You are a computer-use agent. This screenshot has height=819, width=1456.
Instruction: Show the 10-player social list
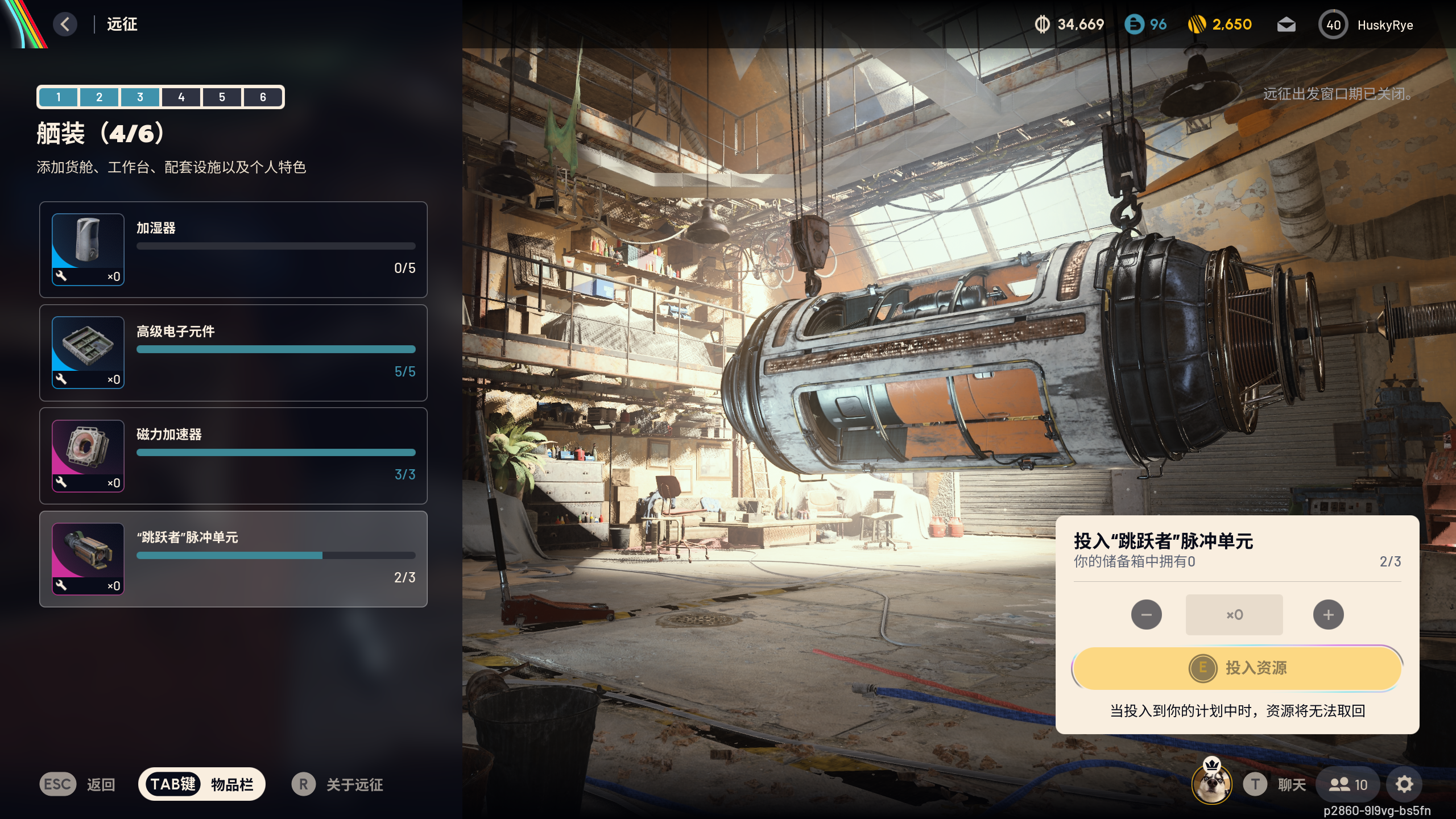1347,785
